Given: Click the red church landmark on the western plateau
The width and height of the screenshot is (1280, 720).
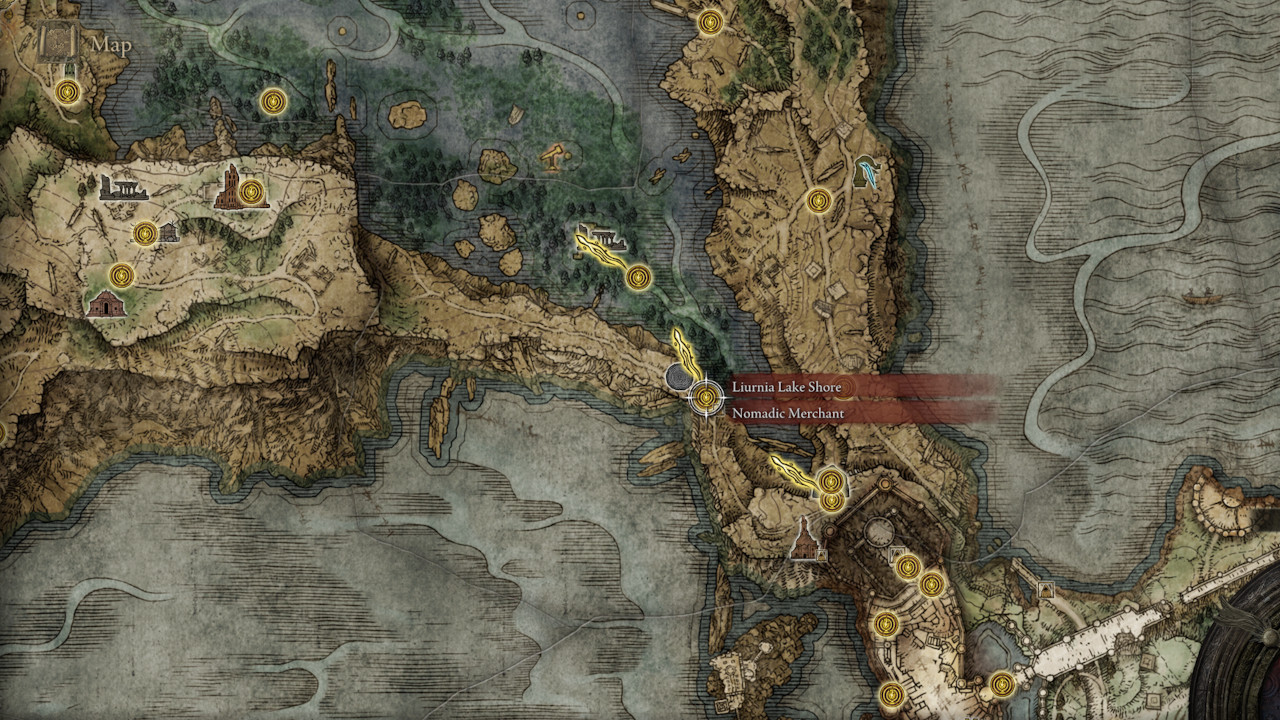Looking at the screenshot, I should point(107,303).
